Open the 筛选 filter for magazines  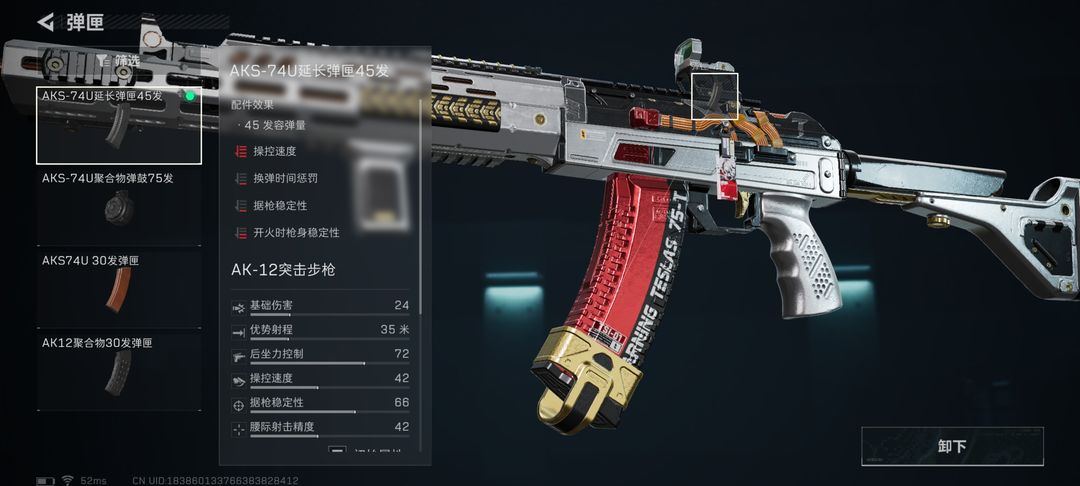point(118,60)
